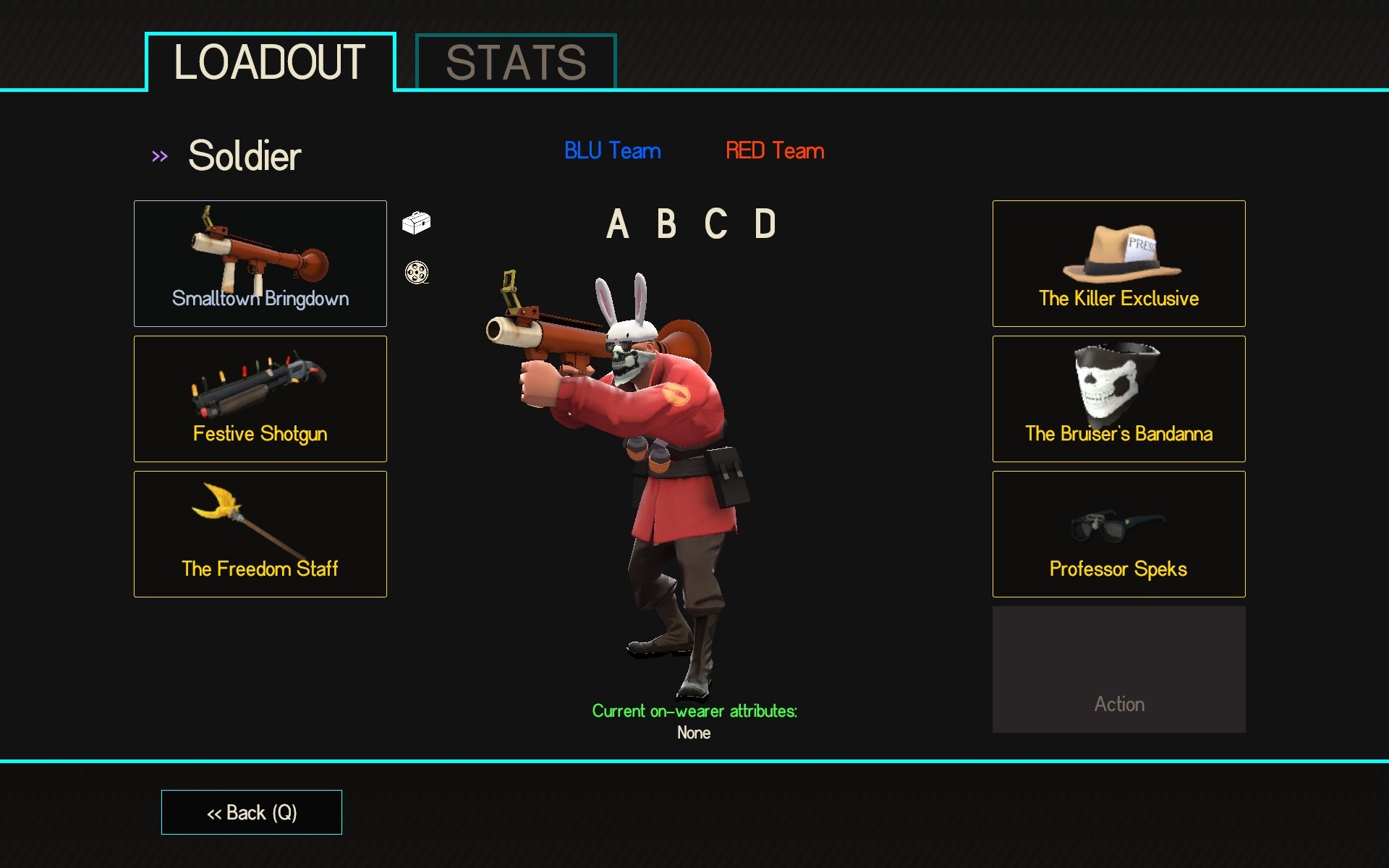The height and width of the screenshot is (868, 1389).
Task: Select The Bruiser's Bandanna cosmetic
Action: [x=1118, y=399]
